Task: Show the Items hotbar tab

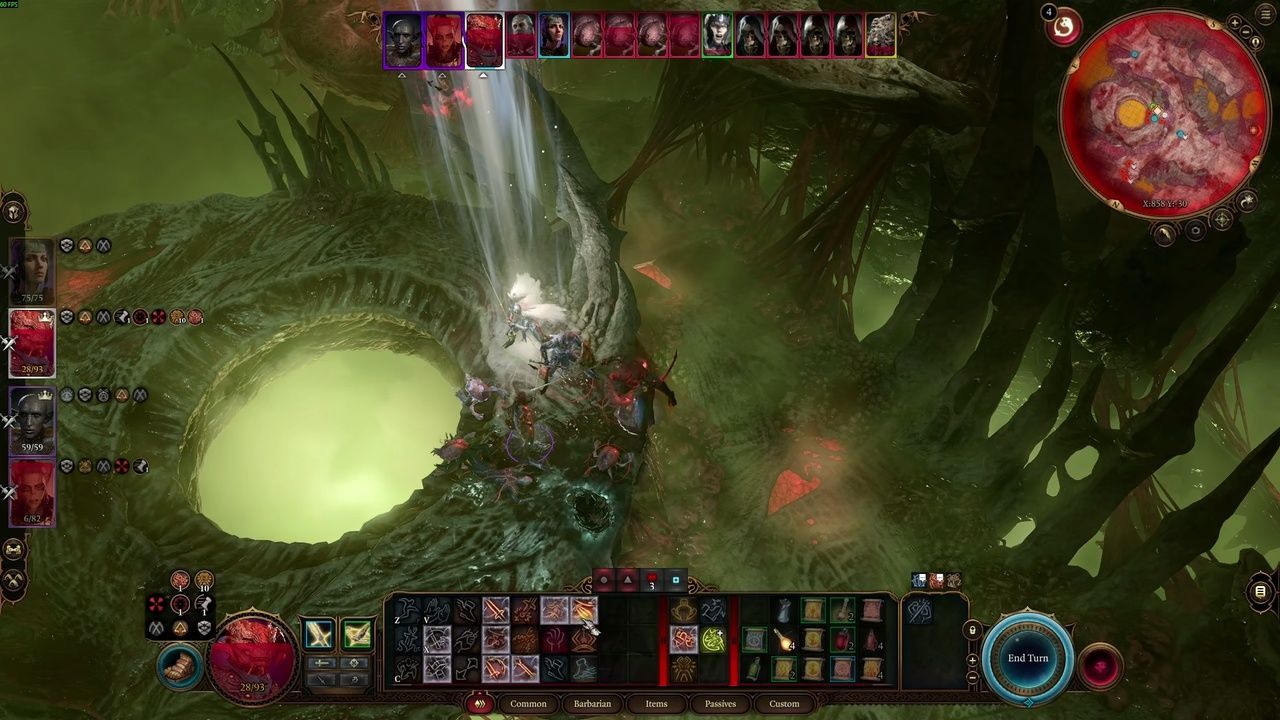Action: click(656, 704)
